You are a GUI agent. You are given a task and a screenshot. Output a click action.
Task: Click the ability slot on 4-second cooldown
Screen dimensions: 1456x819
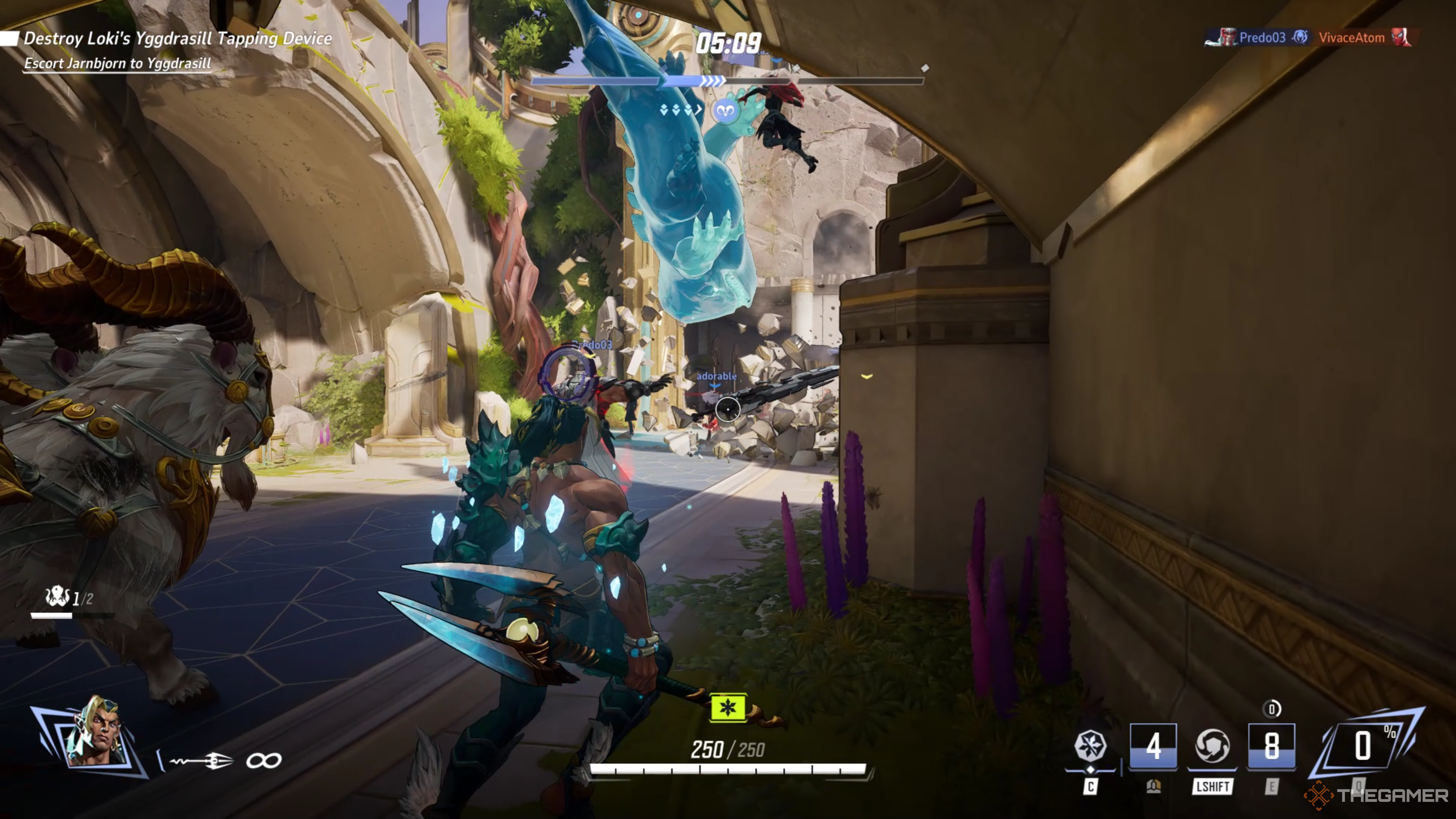pos(1153,745)
